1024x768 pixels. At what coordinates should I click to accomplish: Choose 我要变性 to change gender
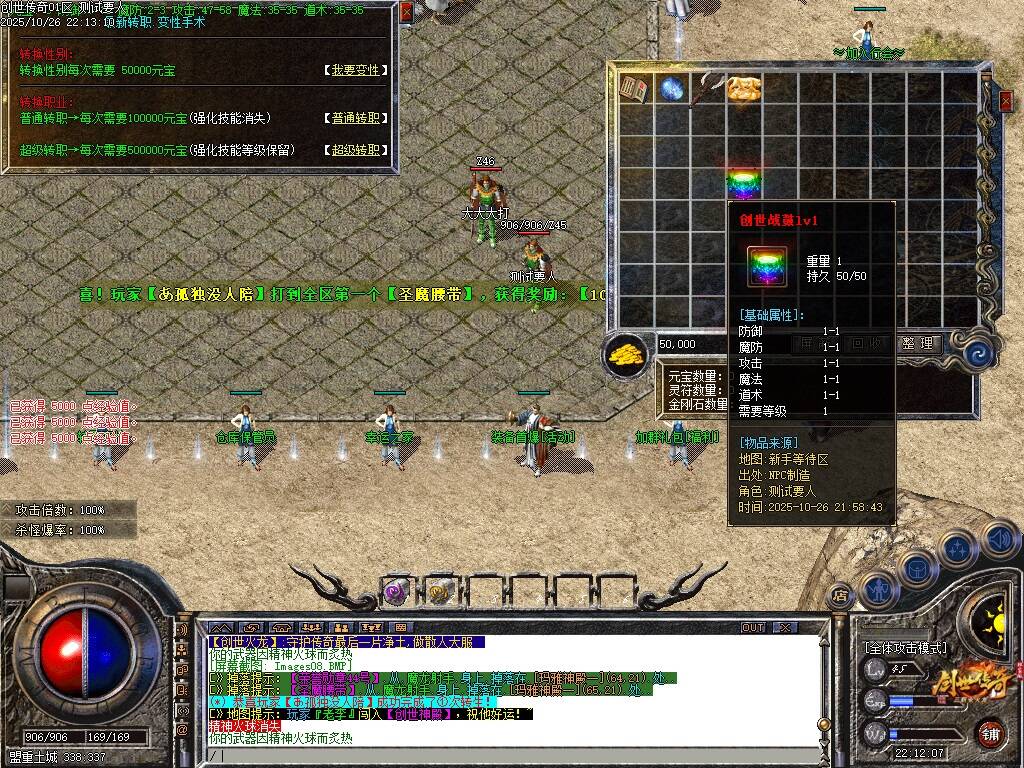click(356, 70)
